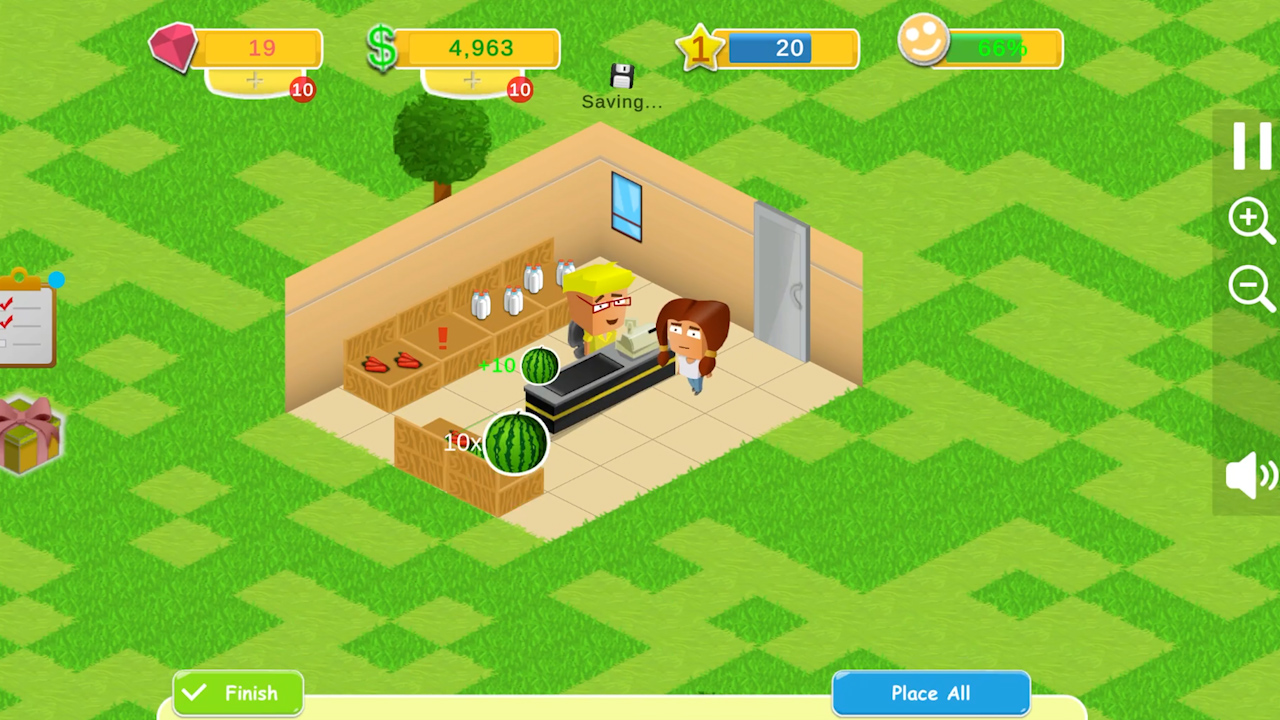Click the level 1 star icon
Screen dimensions: 1280x720
[x=702, y=48]
